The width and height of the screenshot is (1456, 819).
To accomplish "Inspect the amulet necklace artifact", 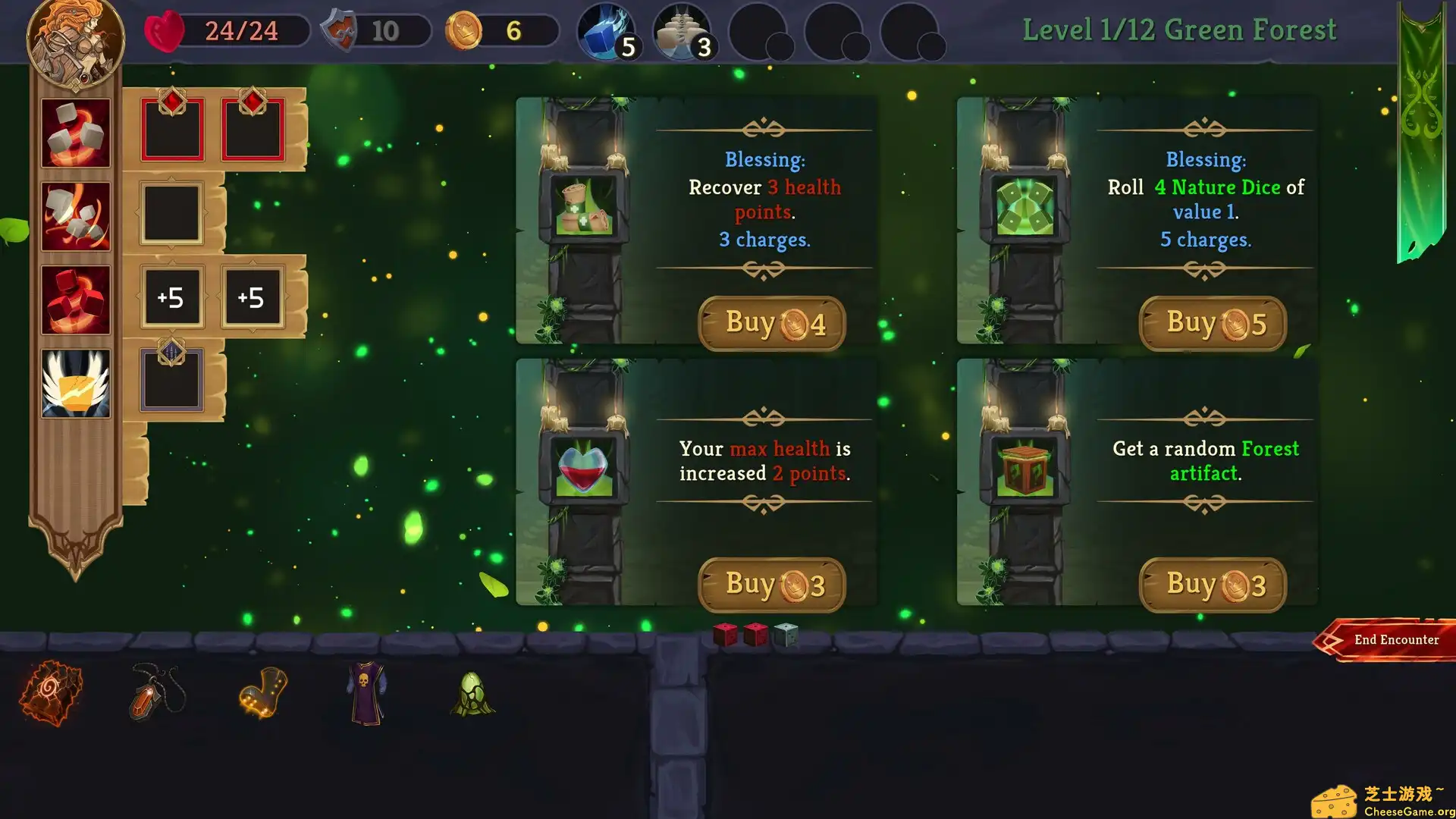I will pyautogui.click(x=157, y=692).
